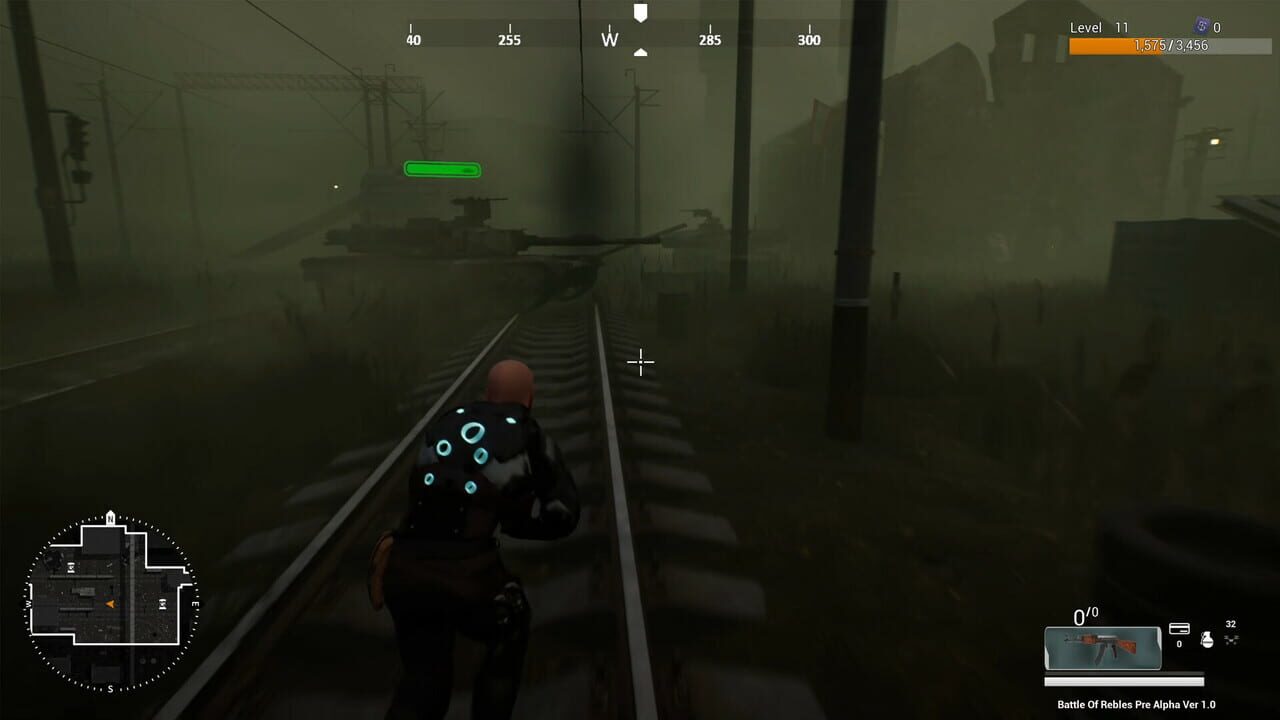Click the white marker atop the compass bar
This screenshot has height=720, width=1280.
pos(640,14)
